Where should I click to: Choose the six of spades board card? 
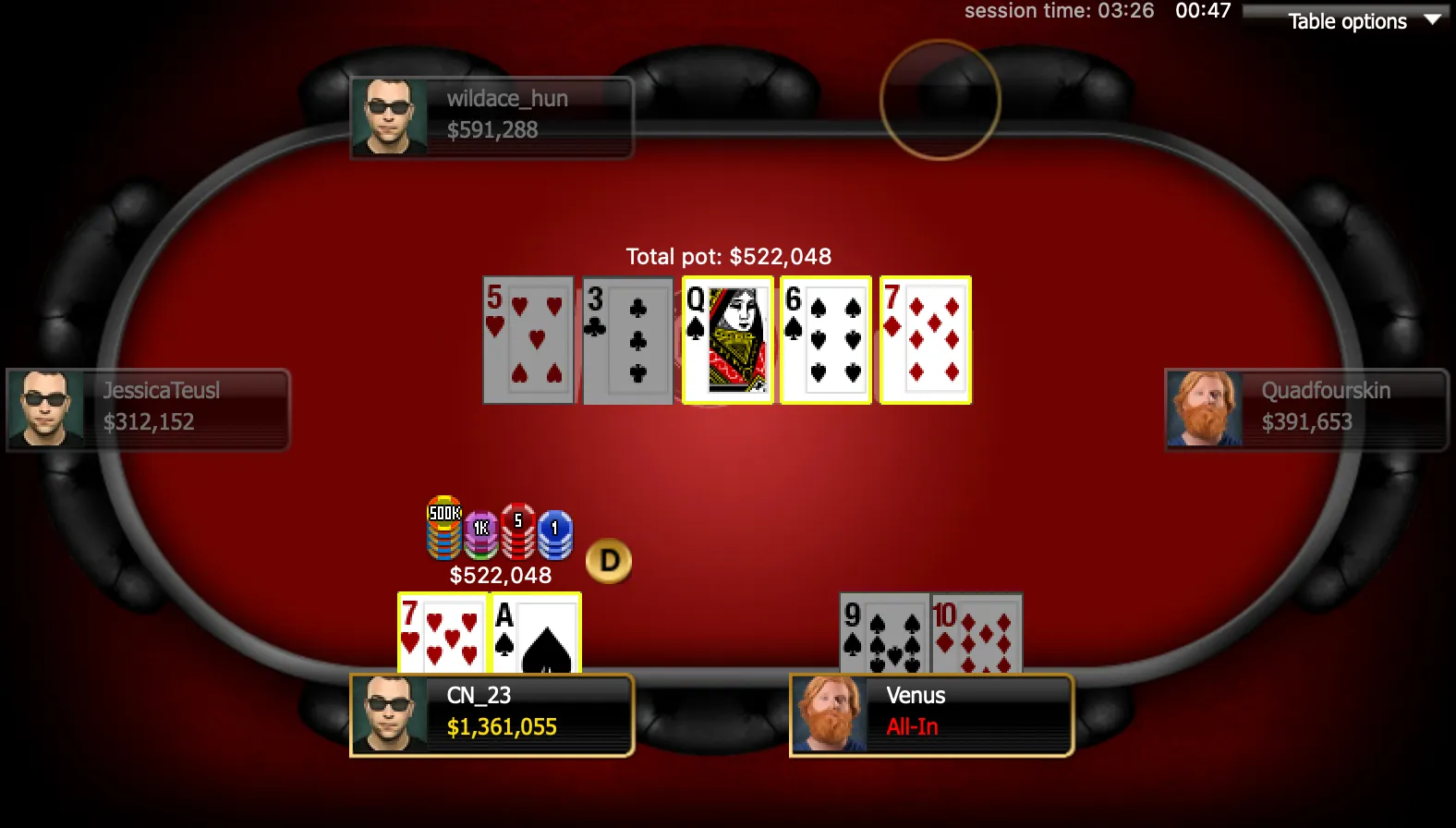point(826,340)
